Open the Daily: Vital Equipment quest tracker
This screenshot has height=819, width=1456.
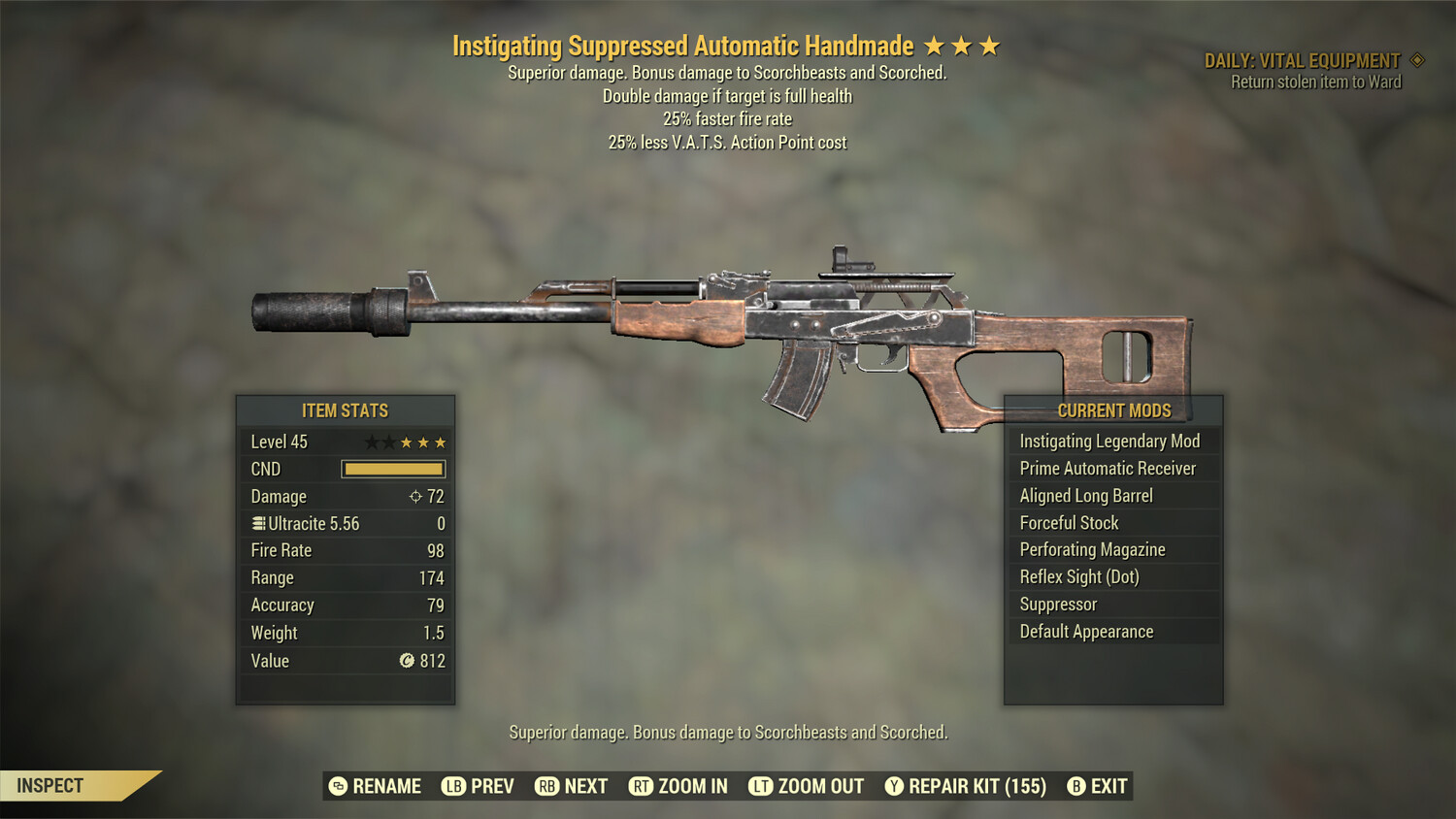(1303, 61)
